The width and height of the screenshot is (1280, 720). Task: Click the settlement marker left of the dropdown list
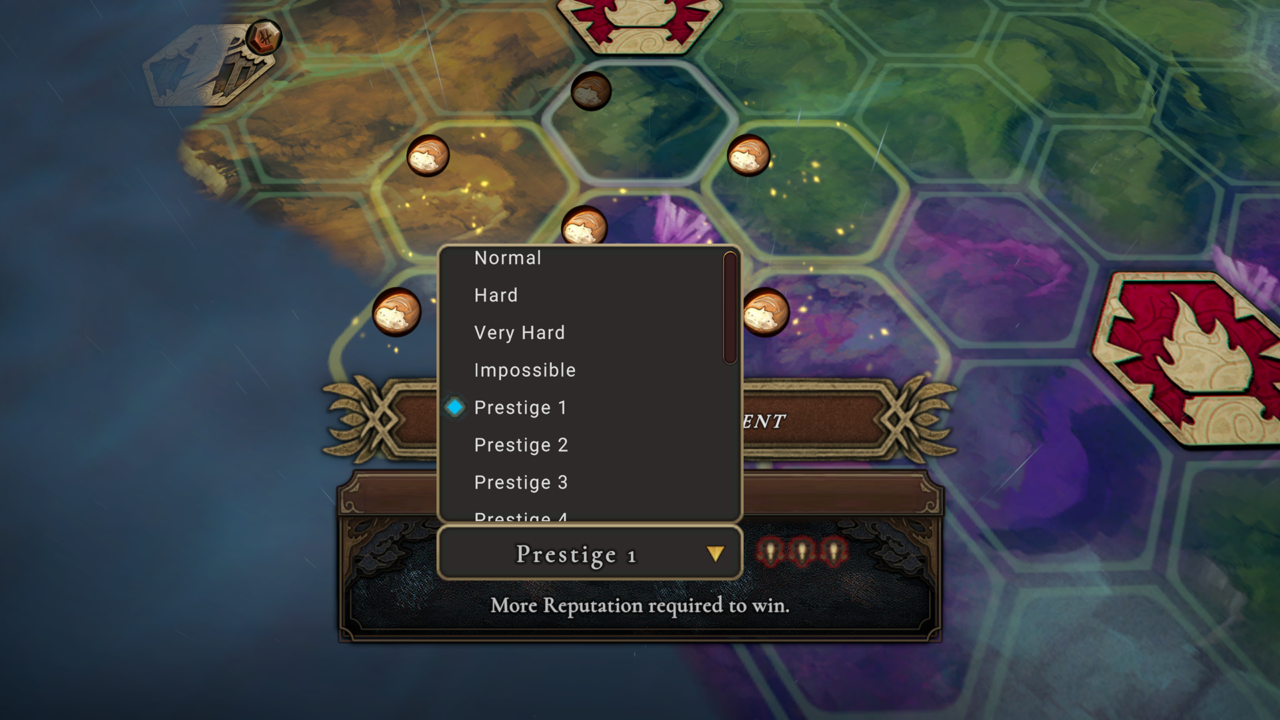(399, 313)
